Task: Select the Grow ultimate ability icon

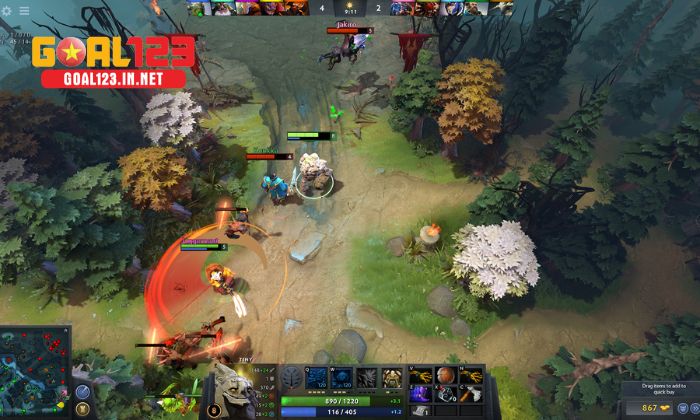Action: (x=392, y=378)
